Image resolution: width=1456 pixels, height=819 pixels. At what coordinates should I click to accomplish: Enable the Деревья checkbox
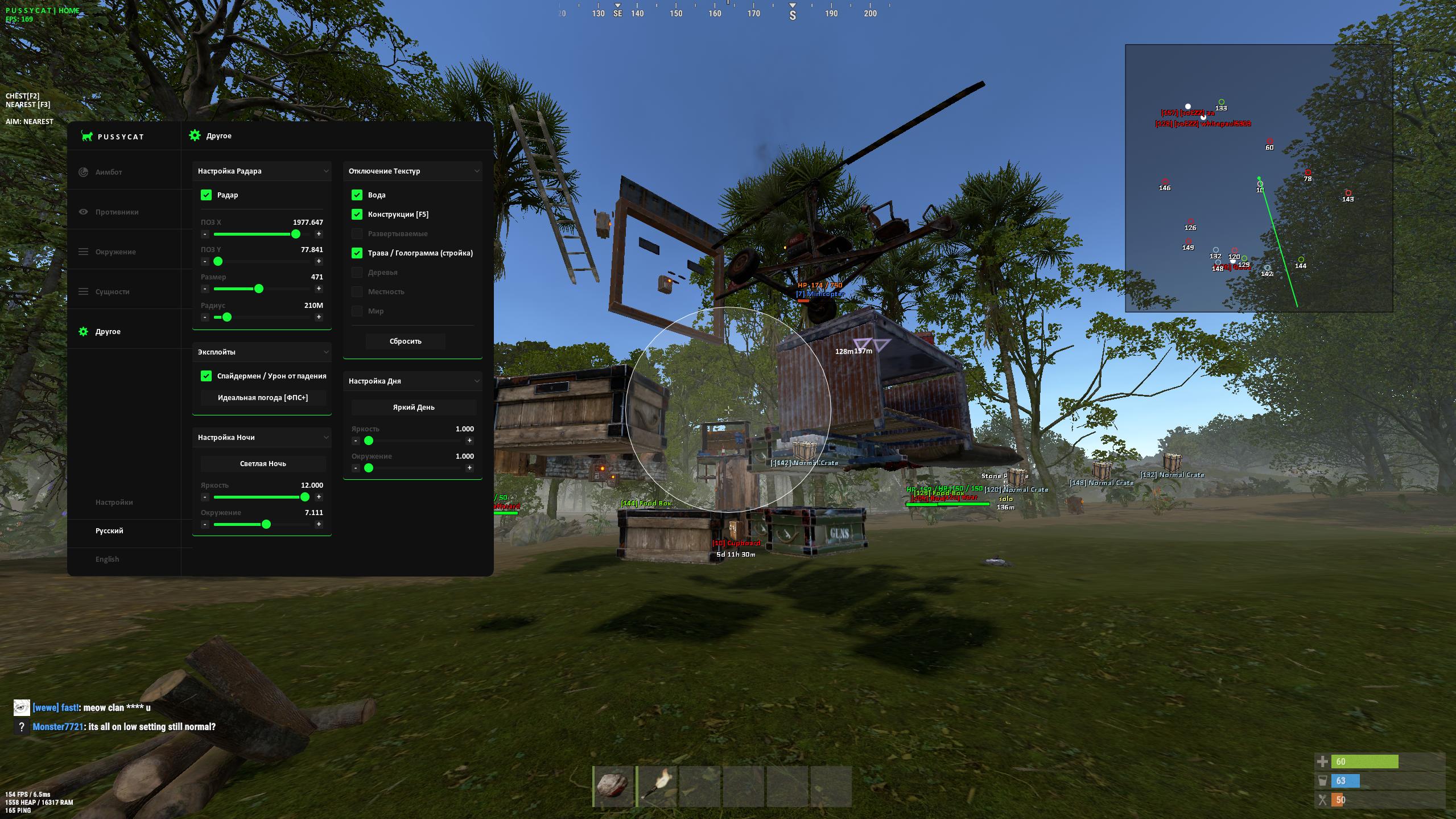(x=357, y=273)
